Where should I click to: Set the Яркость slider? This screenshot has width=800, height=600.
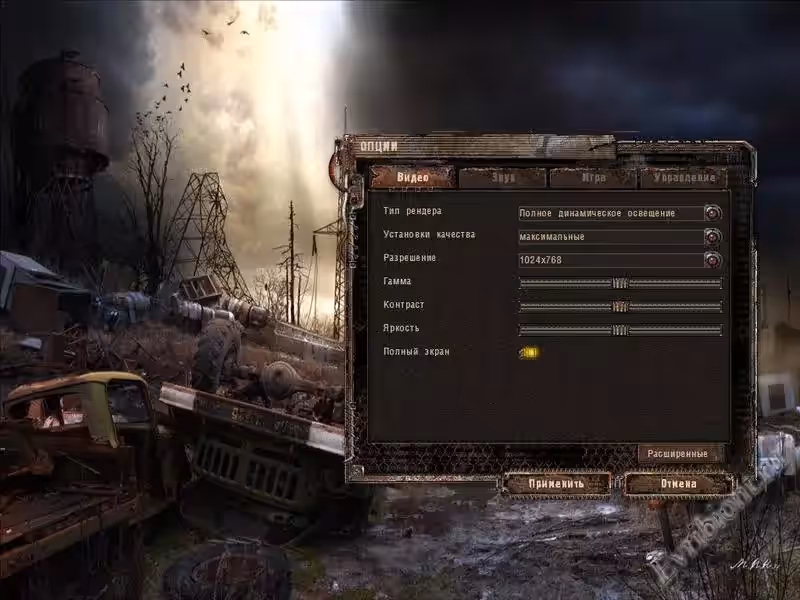[x=620, y=330]
